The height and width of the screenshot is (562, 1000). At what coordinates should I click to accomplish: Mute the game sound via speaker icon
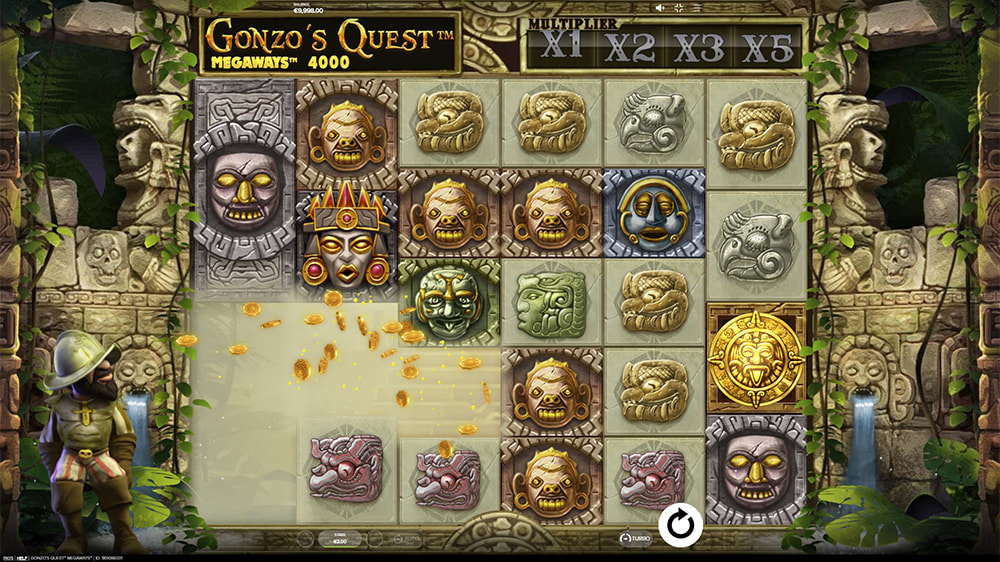(659, 8)
